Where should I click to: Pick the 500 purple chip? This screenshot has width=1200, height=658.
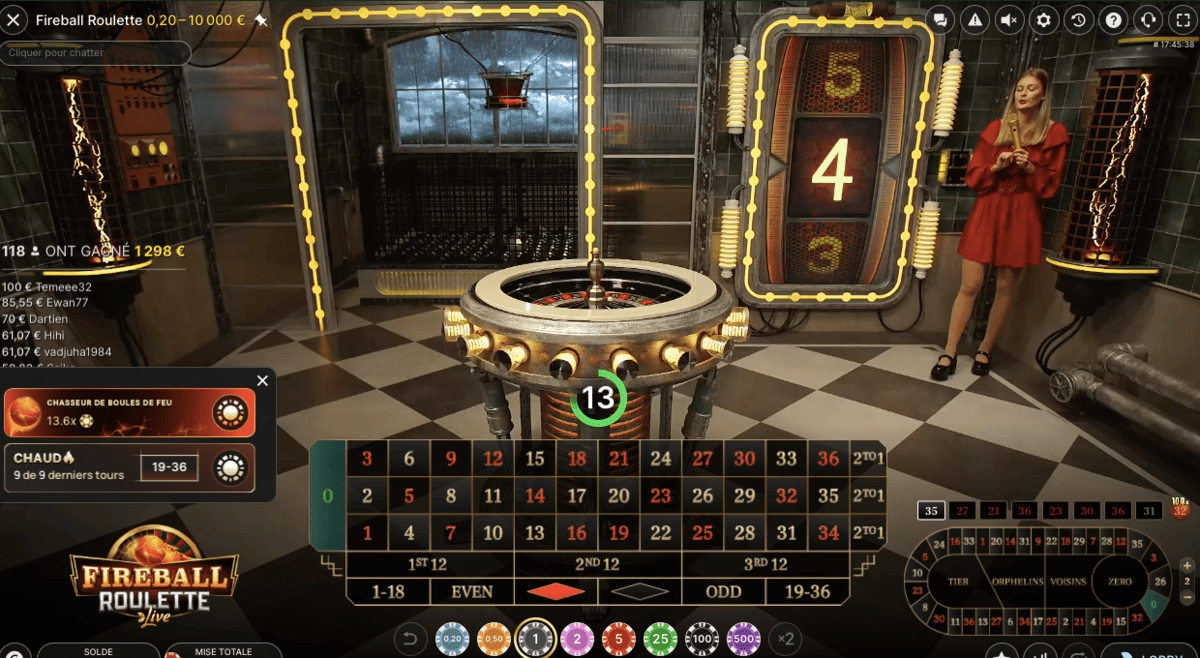click(x=743, y=638)
